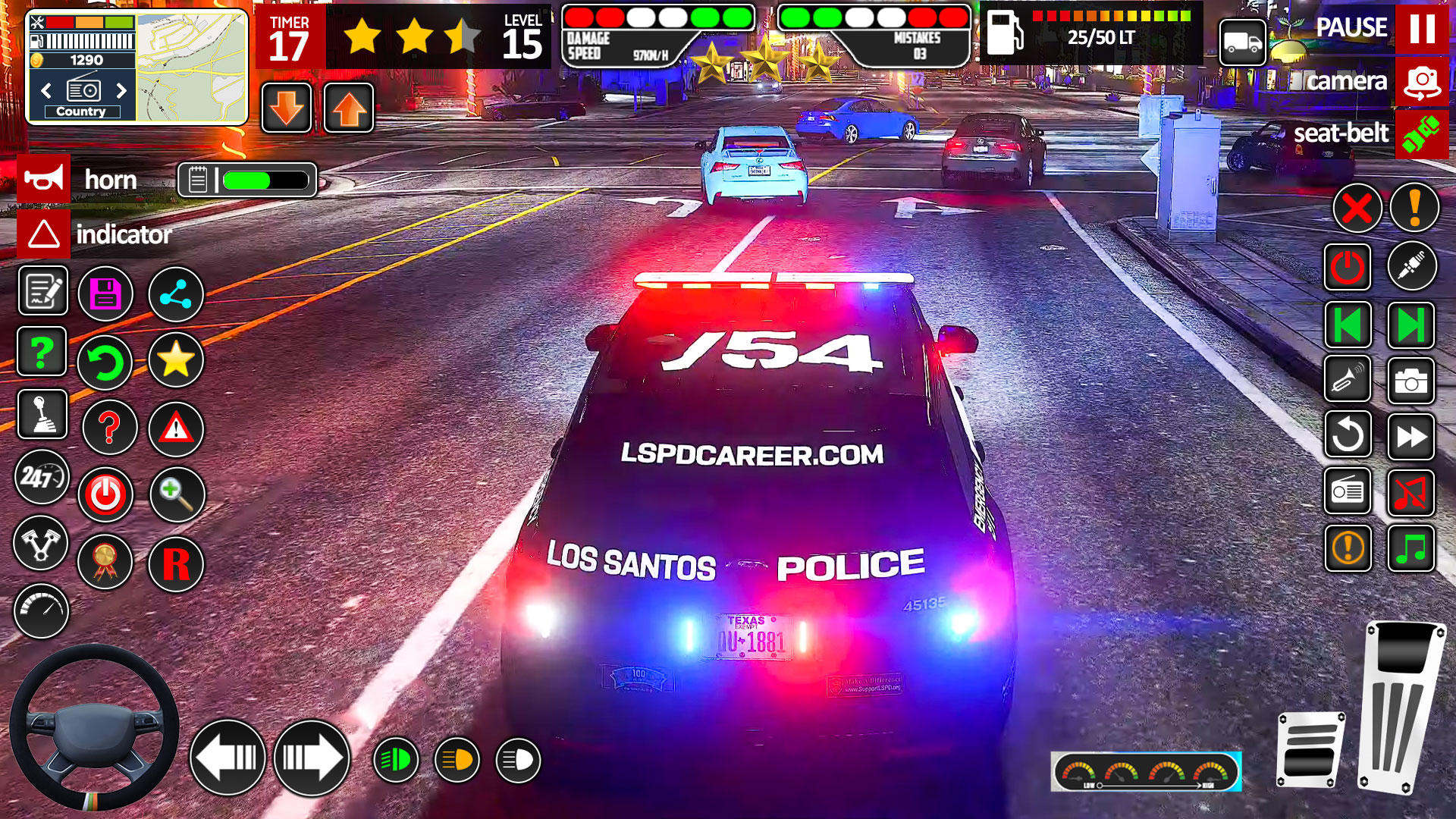Viewport: 1456px width, 819px height.
Task: Open the radio icon
Action: [x=1350, y=493]
